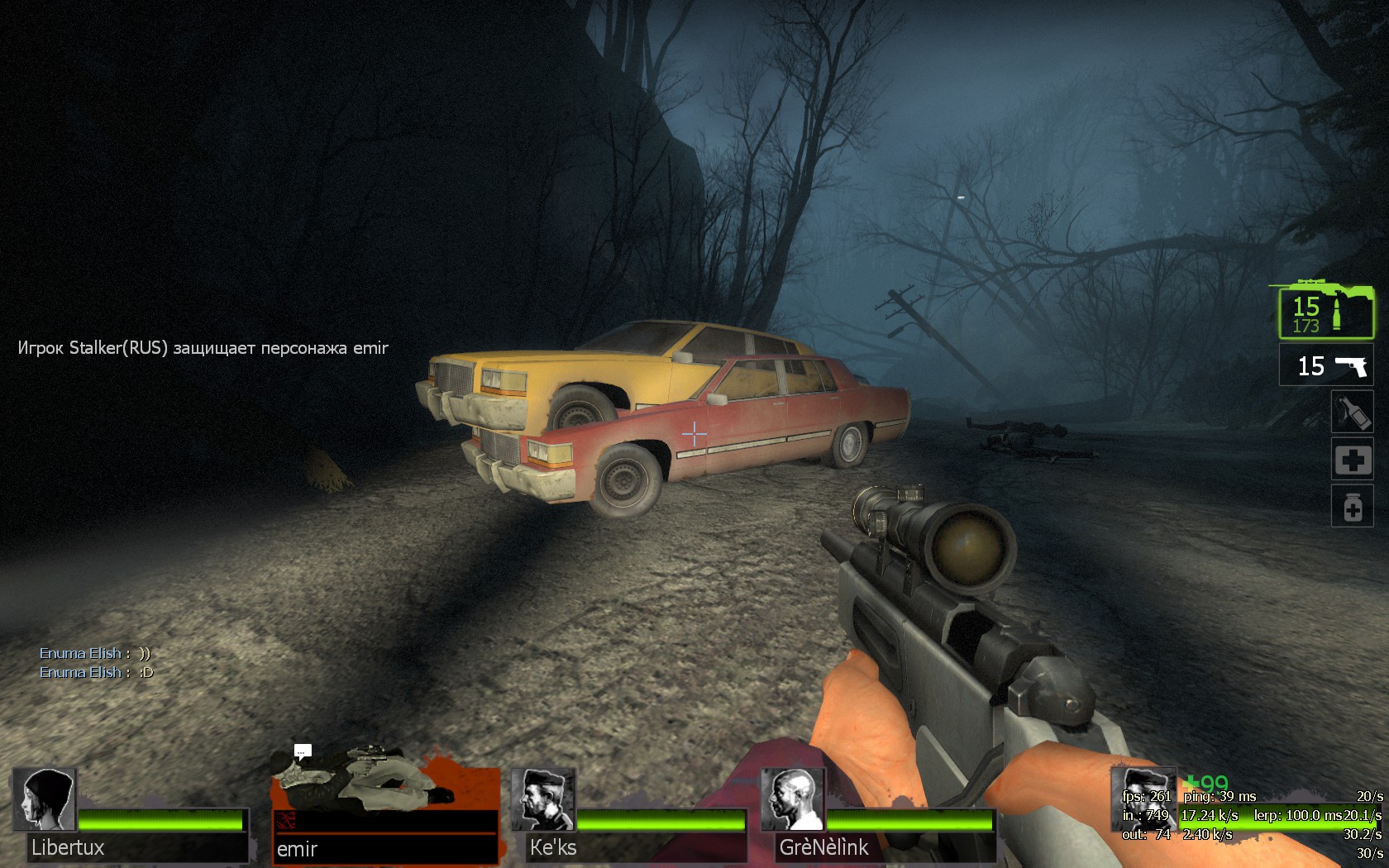Select the pain pills slot
The image size is (1389, 868).
pos(1352,506)
